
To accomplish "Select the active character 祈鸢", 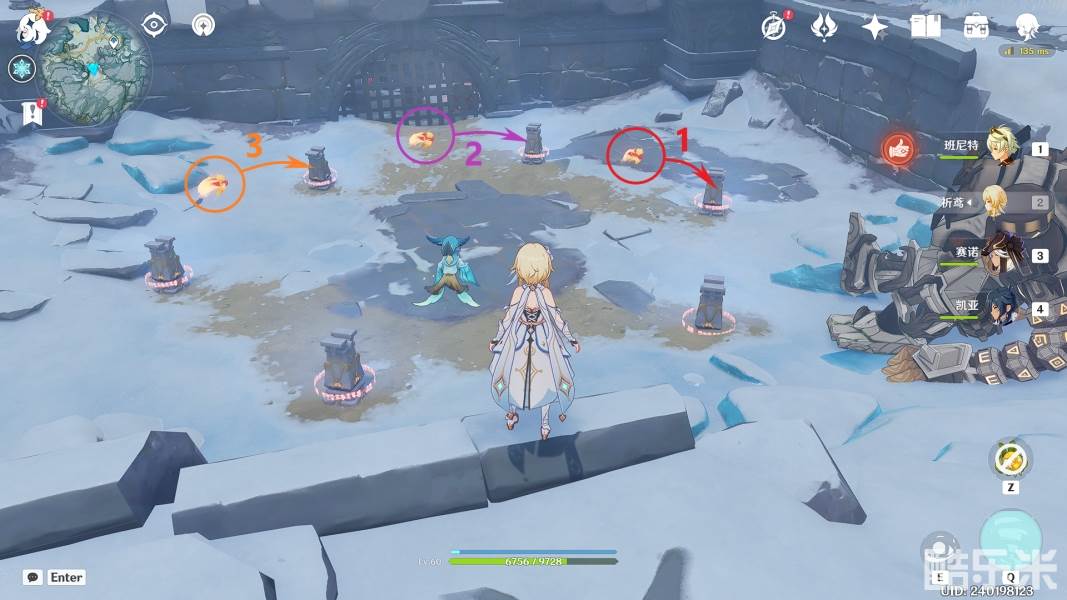I will pos(996,202).
